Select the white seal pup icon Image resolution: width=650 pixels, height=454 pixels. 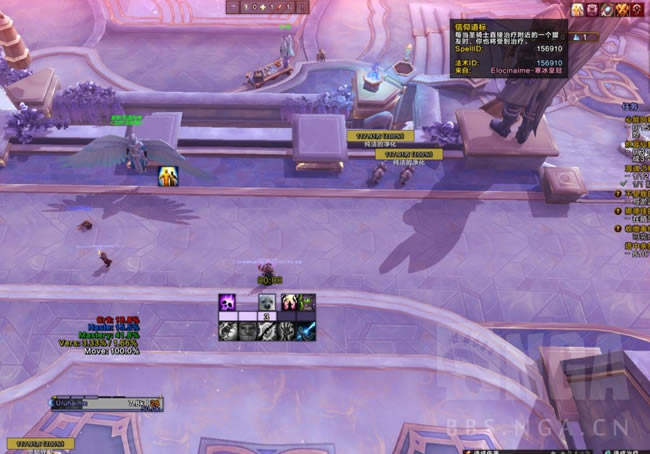coord(266,302)
